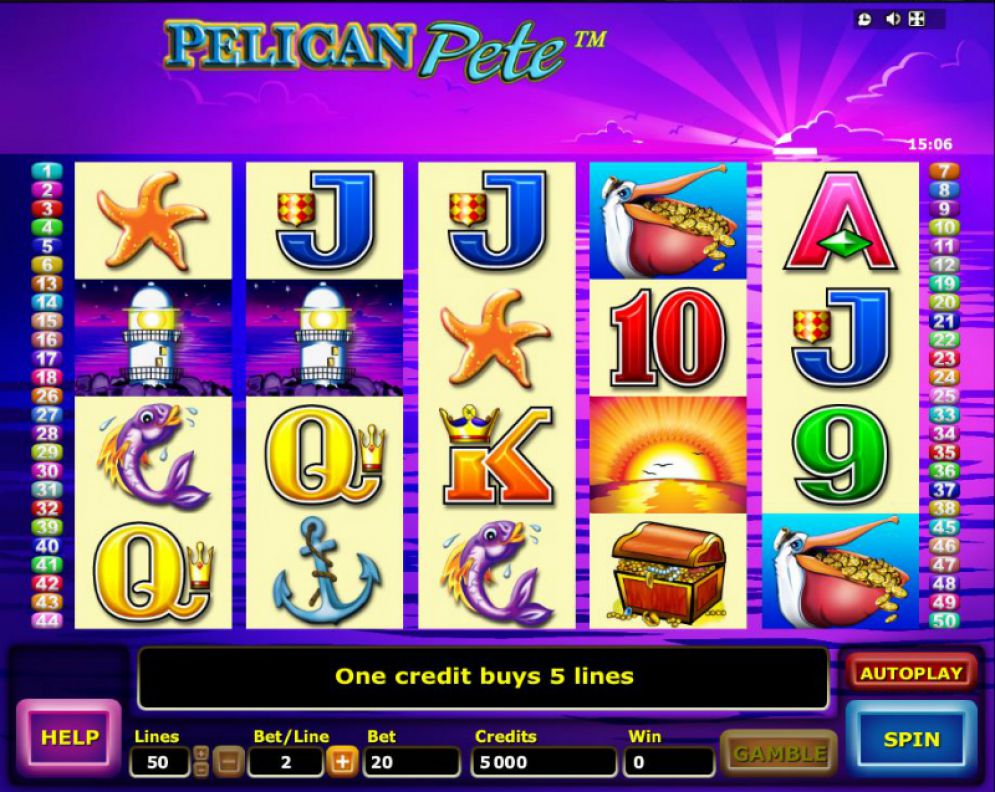Switch to fullscreen with the arrows icon
This screenshot has width=995, height=792.
[916, 19]
